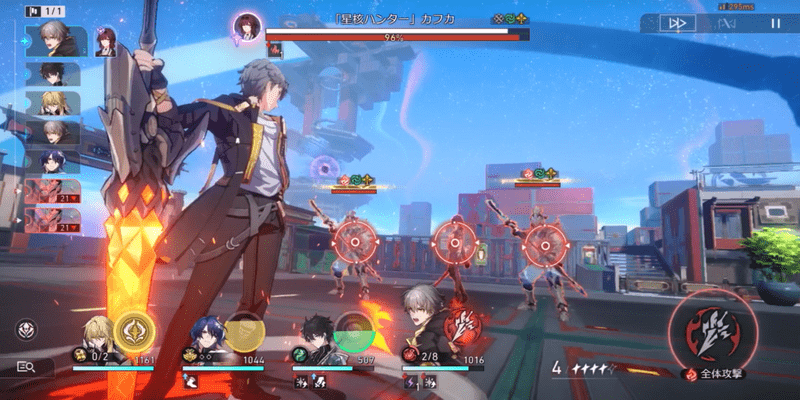
Task: Pause the battle
Action: click(x=775, y=23)
